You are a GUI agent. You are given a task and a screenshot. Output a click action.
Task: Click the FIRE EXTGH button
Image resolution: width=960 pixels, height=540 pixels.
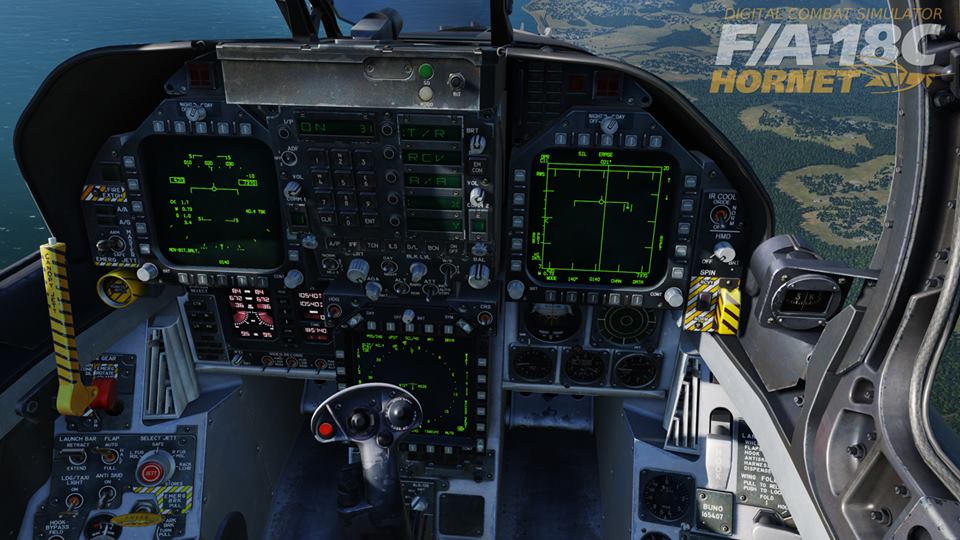click(103, 192)
